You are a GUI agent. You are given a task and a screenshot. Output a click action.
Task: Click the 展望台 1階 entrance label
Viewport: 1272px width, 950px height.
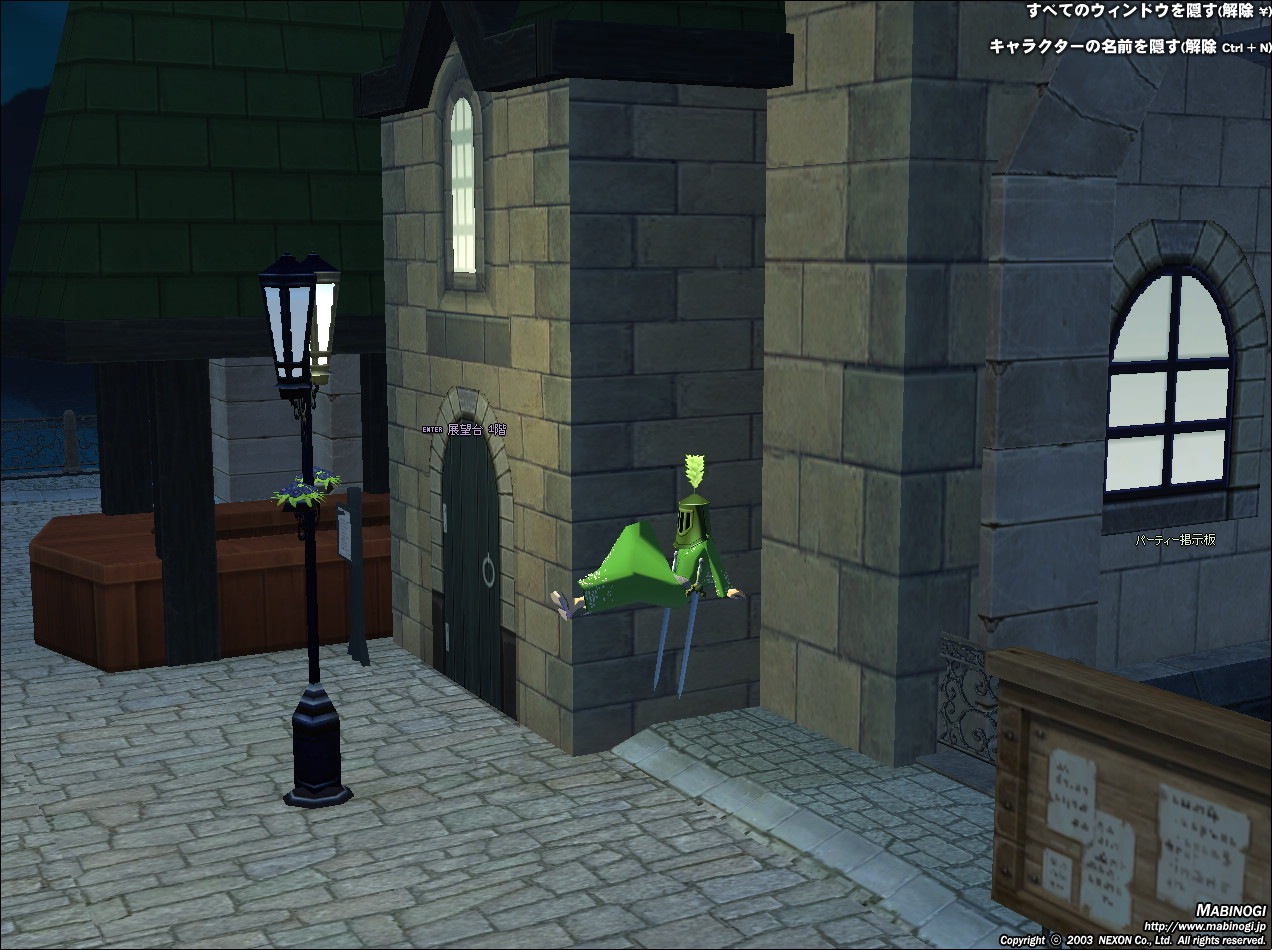(x=476, y=429)
